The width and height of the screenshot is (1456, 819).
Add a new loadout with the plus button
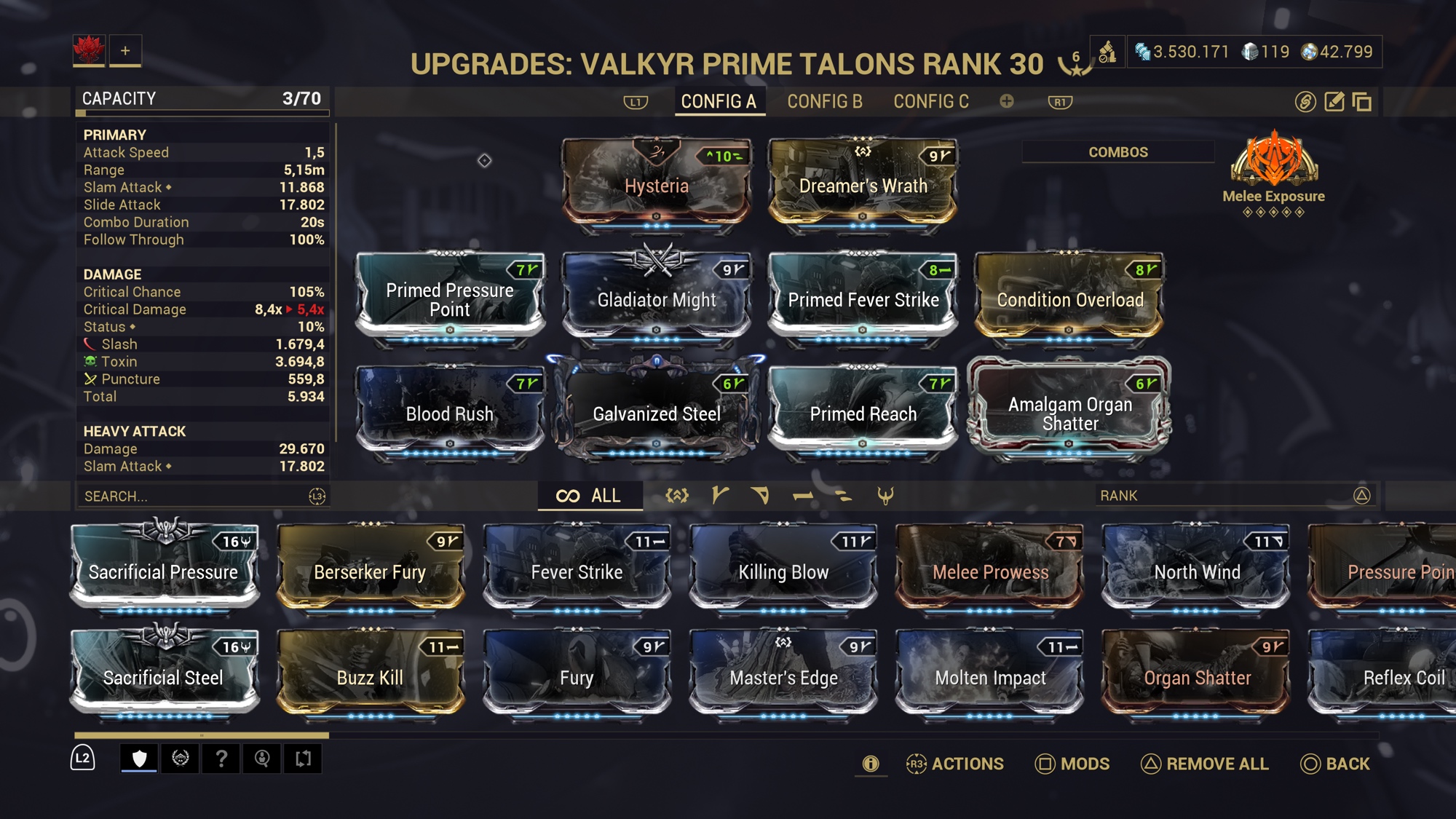click(125, 51)
